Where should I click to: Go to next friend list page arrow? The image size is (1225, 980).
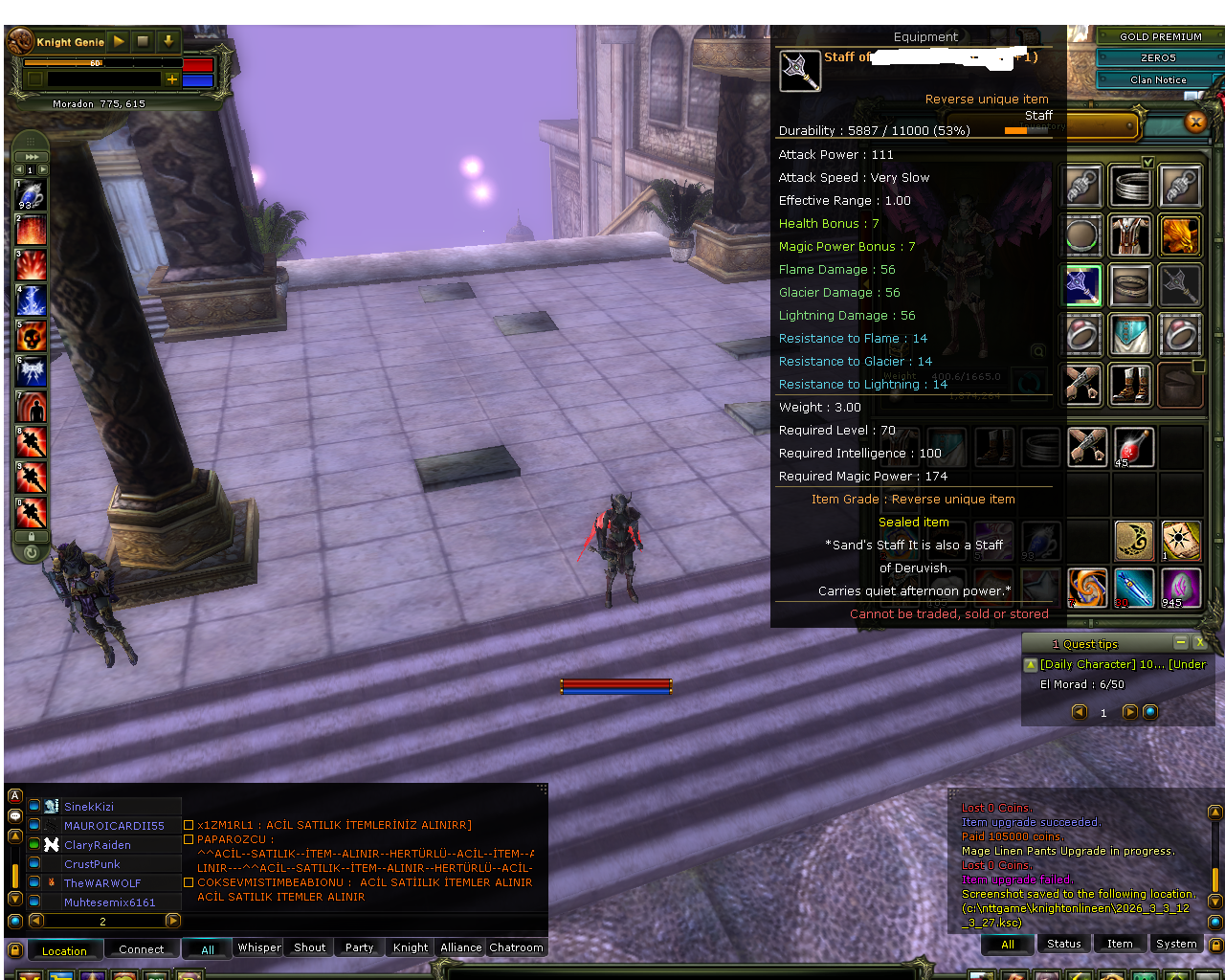coord(173,921)
